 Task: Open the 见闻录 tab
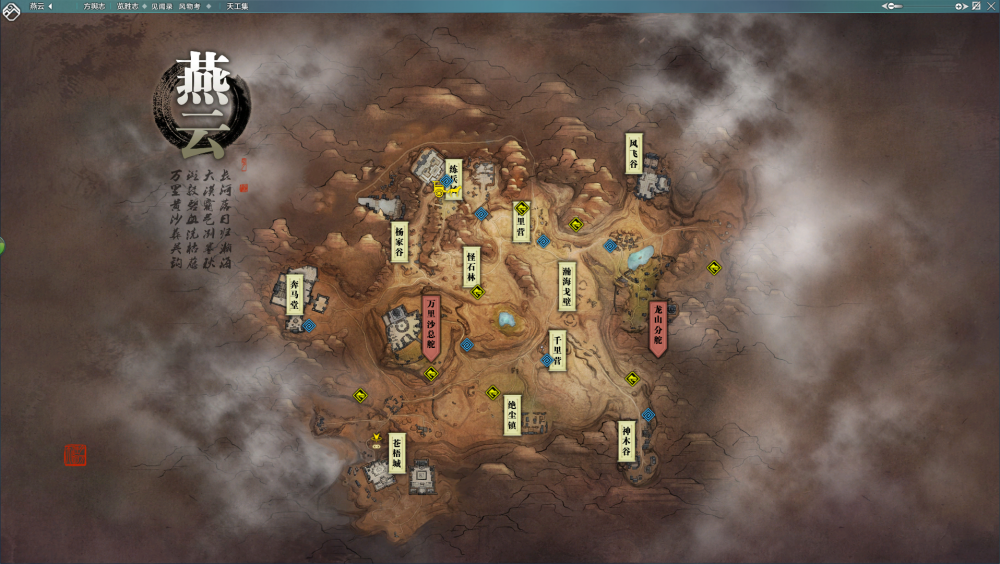coord(161,6)
